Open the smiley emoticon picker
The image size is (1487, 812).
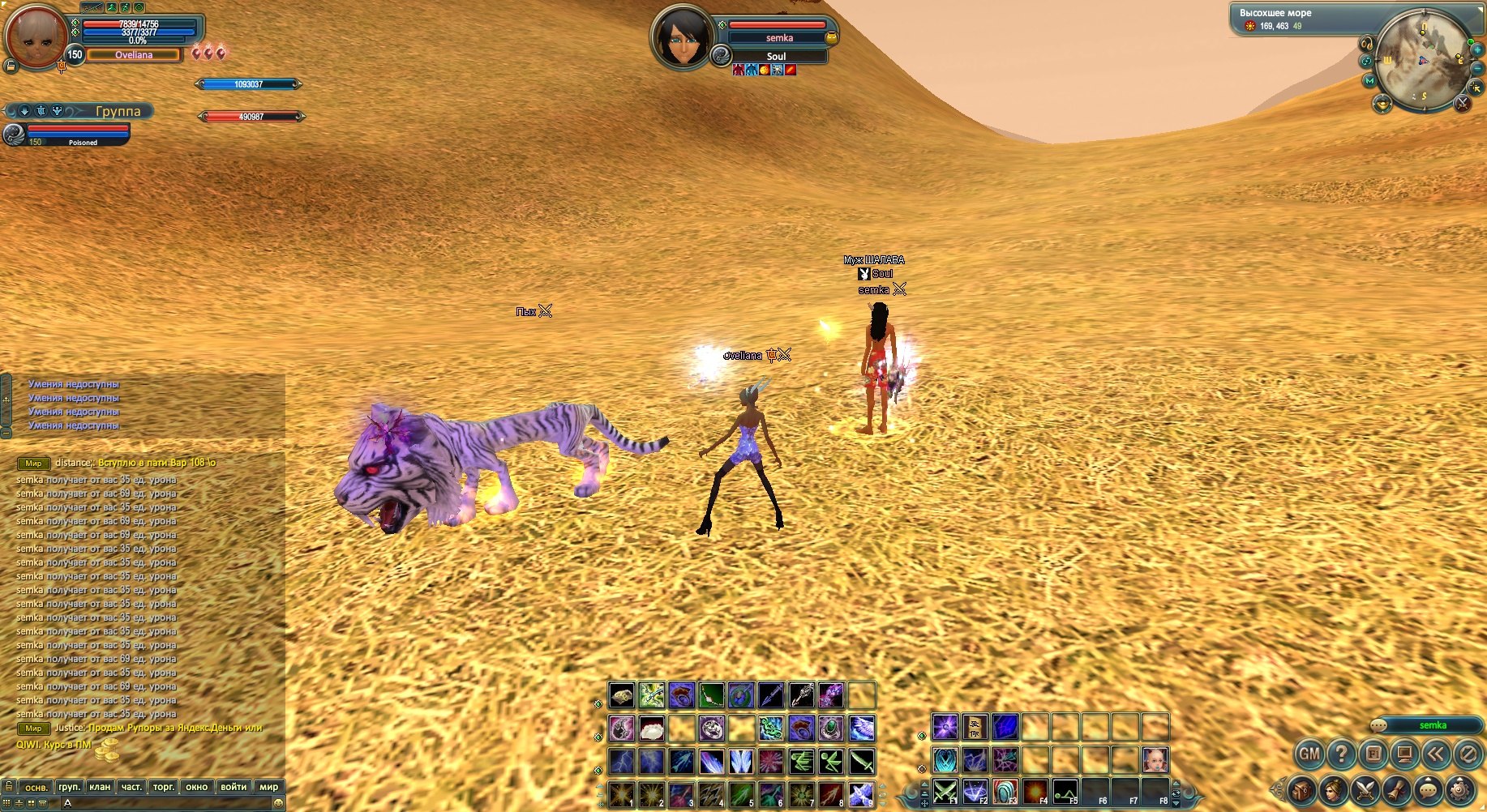pyautogui.click(x=278, y=803)
